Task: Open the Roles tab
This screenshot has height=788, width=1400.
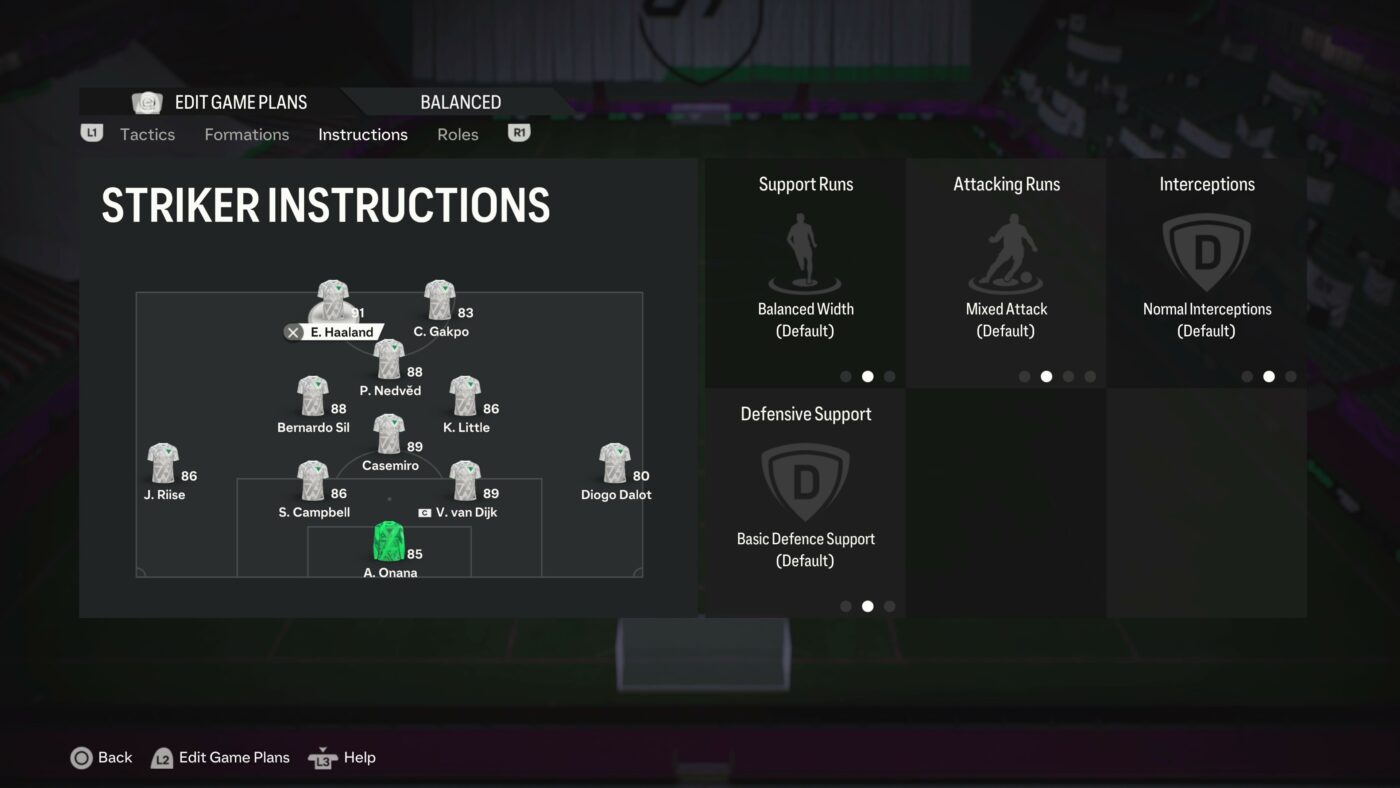Action: [x=457, y=134]
